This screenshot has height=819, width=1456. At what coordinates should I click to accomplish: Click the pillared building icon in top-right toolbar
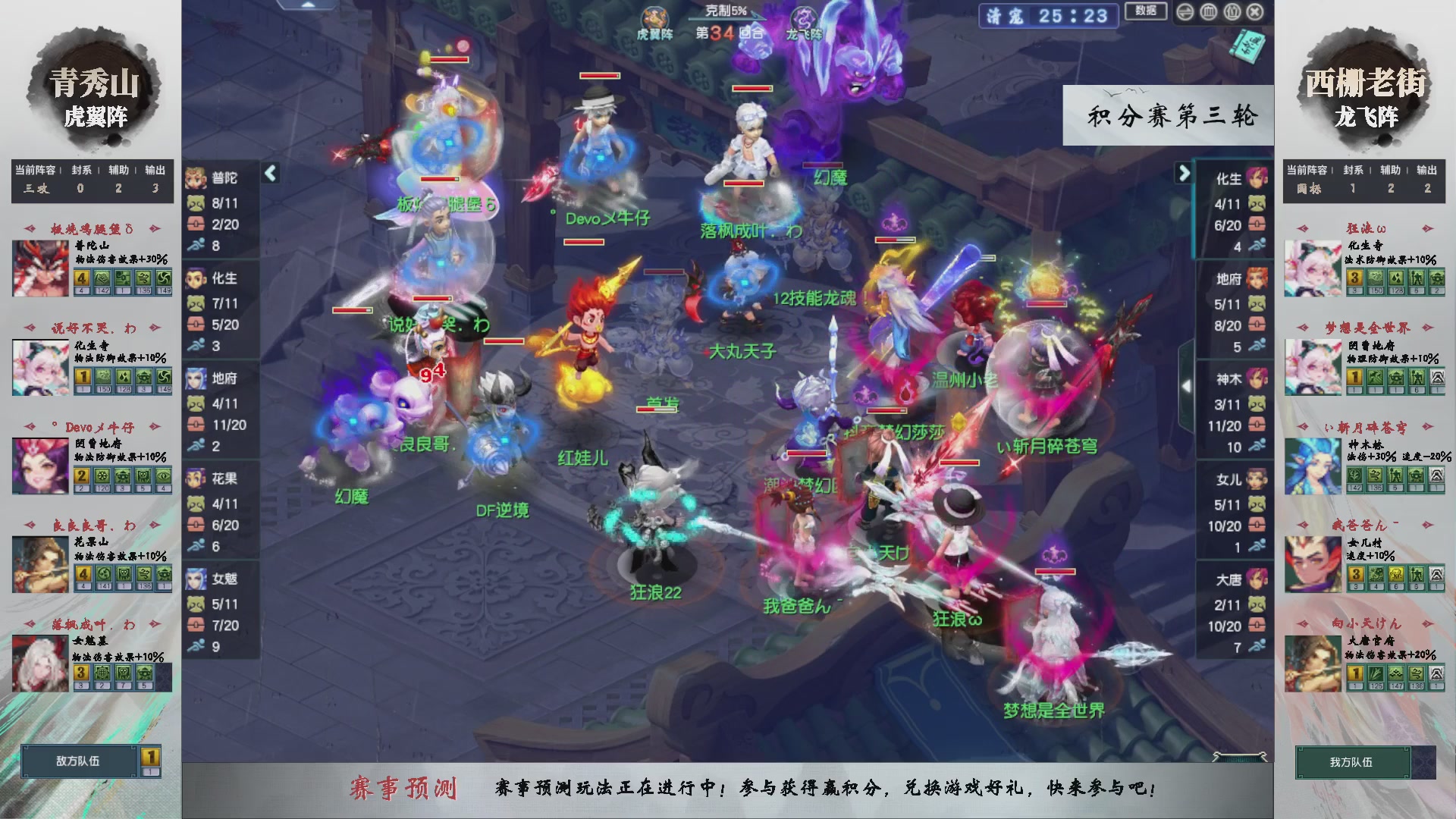[x=1232, y=12]
